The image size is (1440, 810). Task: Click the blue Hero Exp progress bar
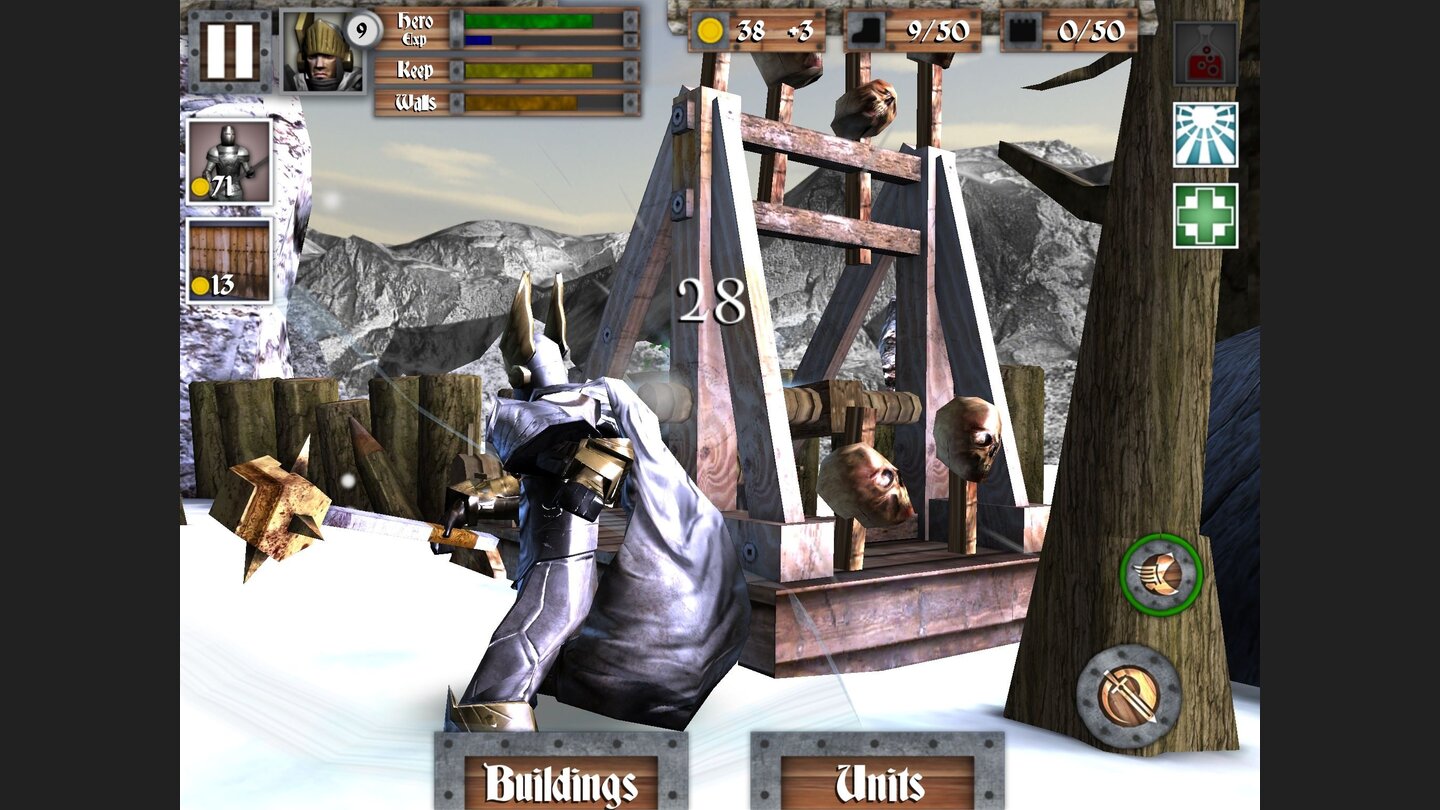[x=480, y=41]
